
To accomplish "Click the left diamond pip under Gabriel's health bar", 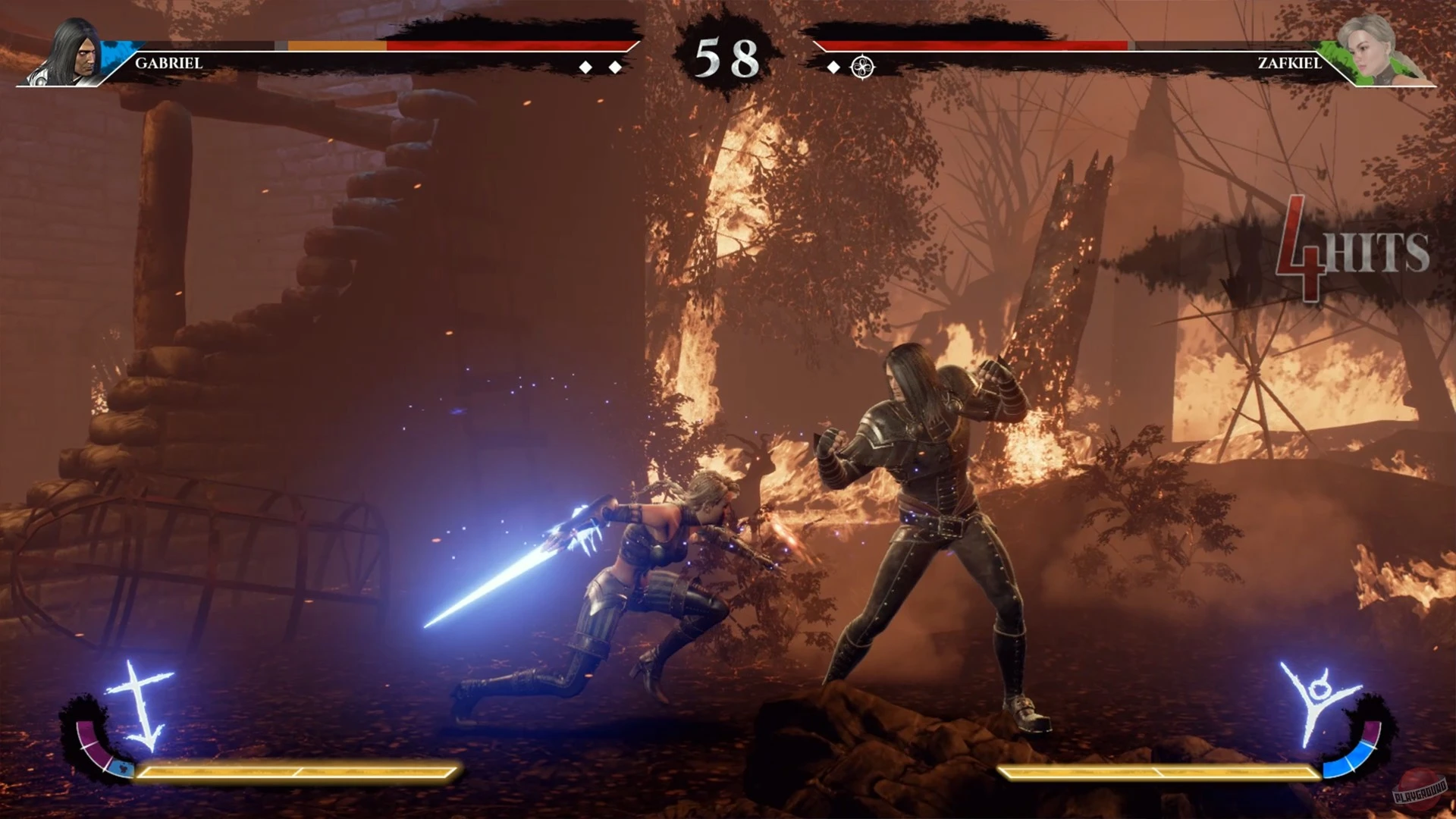I will 585,67.
